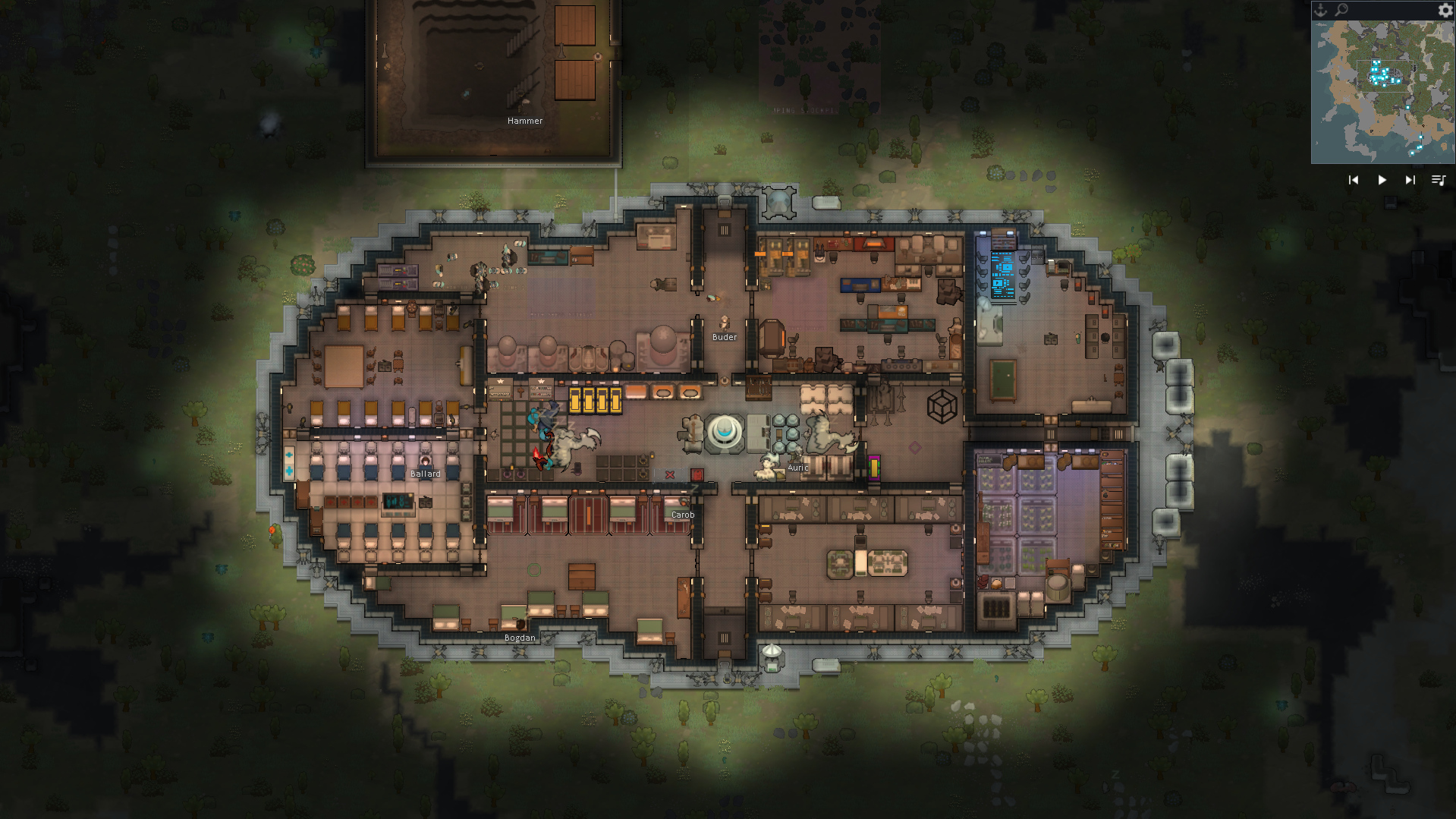
Task: Skip to the previous music track
Action: tap(1354, 180)
